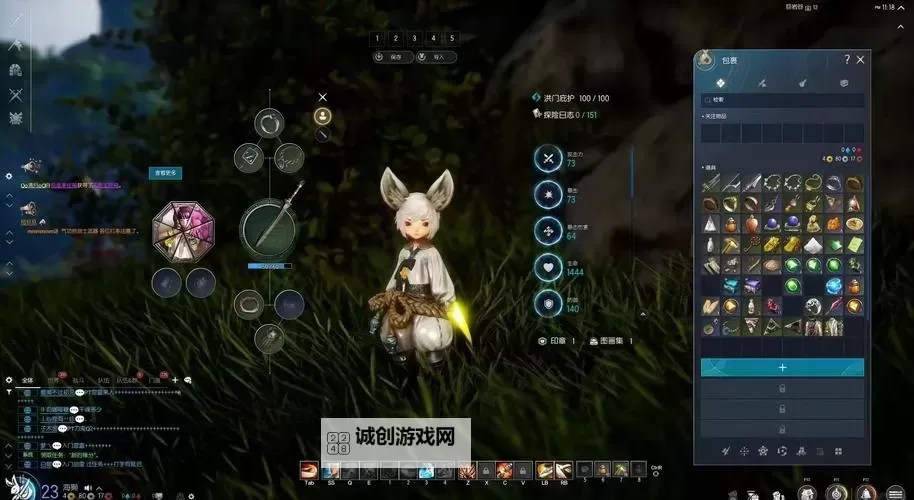
Task: Show the heart health stat icon
Action: [548, 268]
